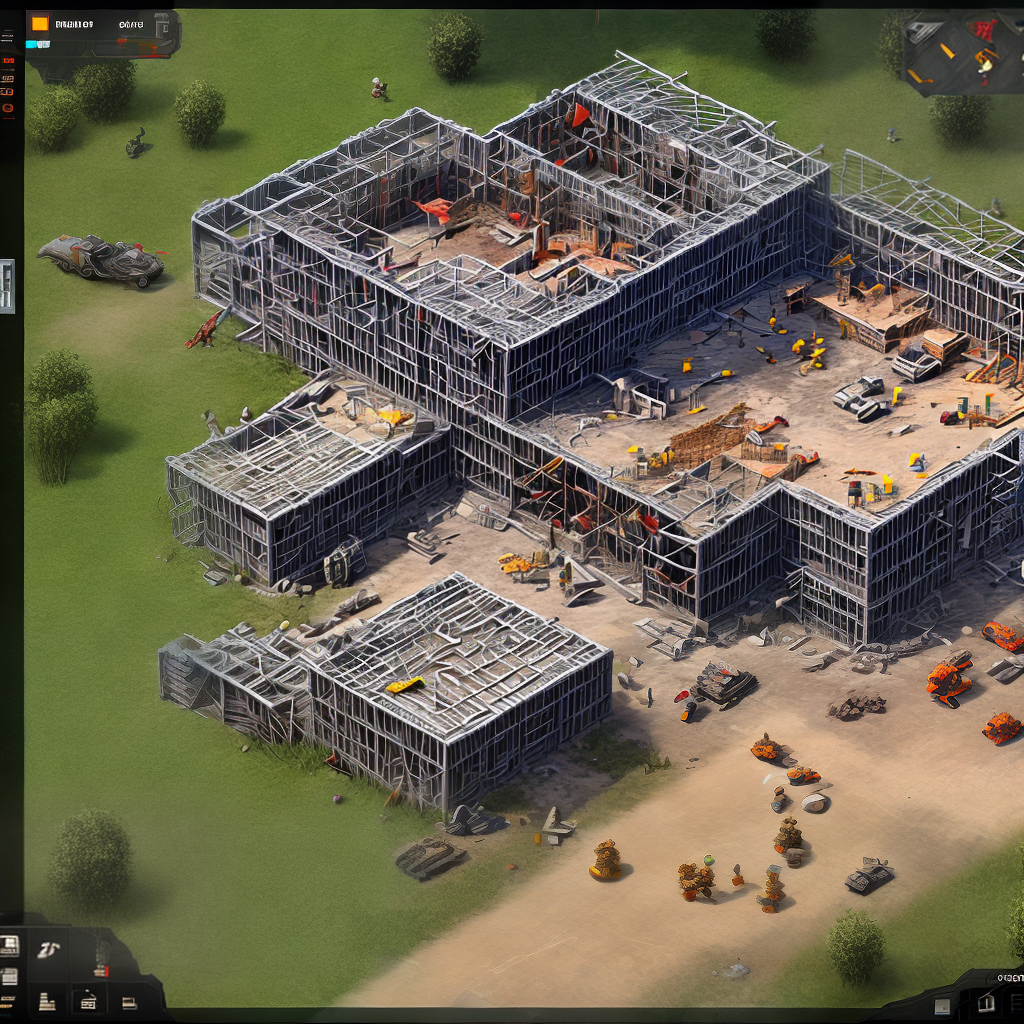Select the laptop-shaped icon in bottom panel
The height and width of the screenshot is (1024, 1024).
click(x=129, y=1002)
